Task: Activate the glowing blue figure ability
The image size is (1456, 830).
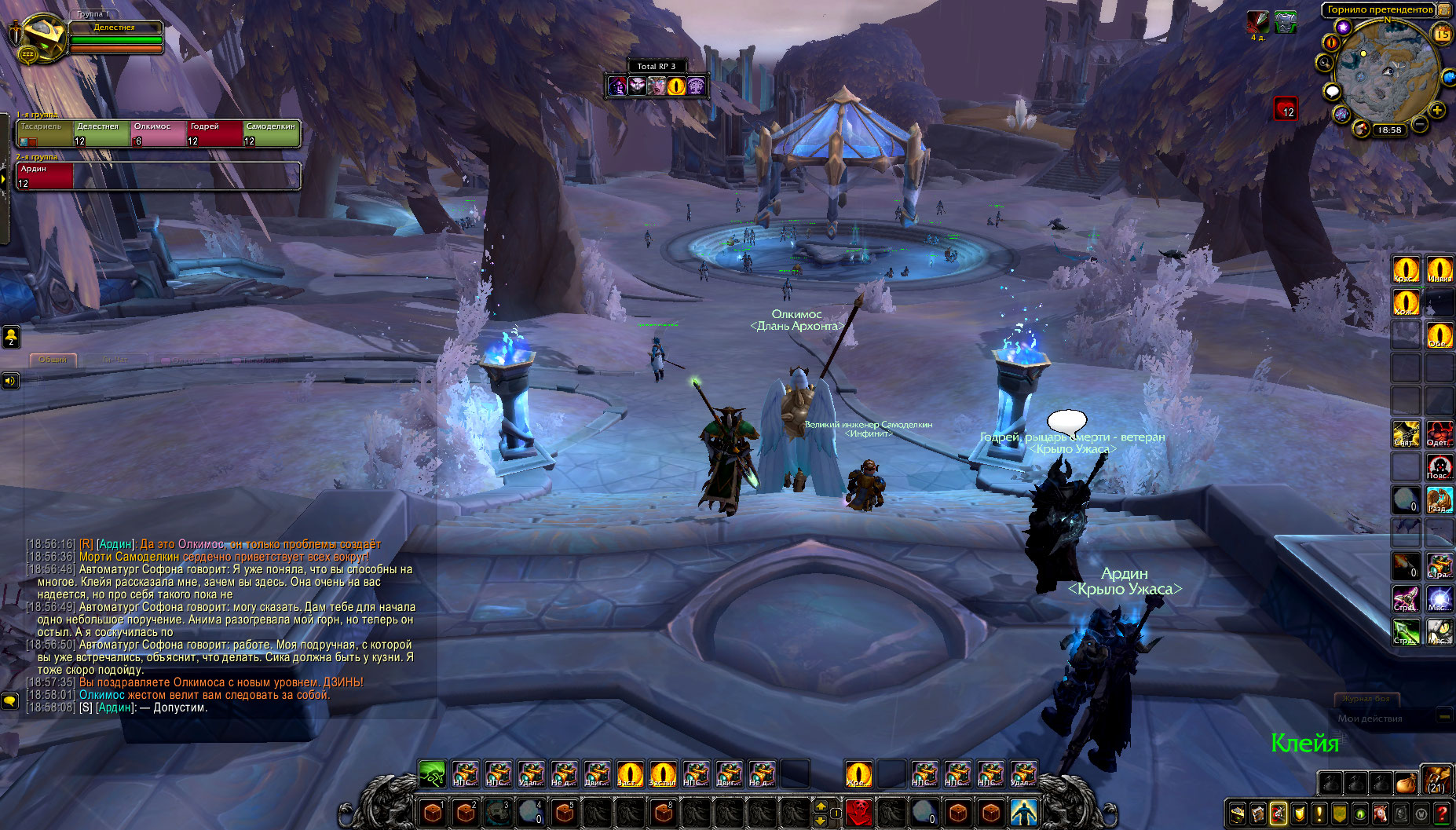Action: tap(1023, 812)
